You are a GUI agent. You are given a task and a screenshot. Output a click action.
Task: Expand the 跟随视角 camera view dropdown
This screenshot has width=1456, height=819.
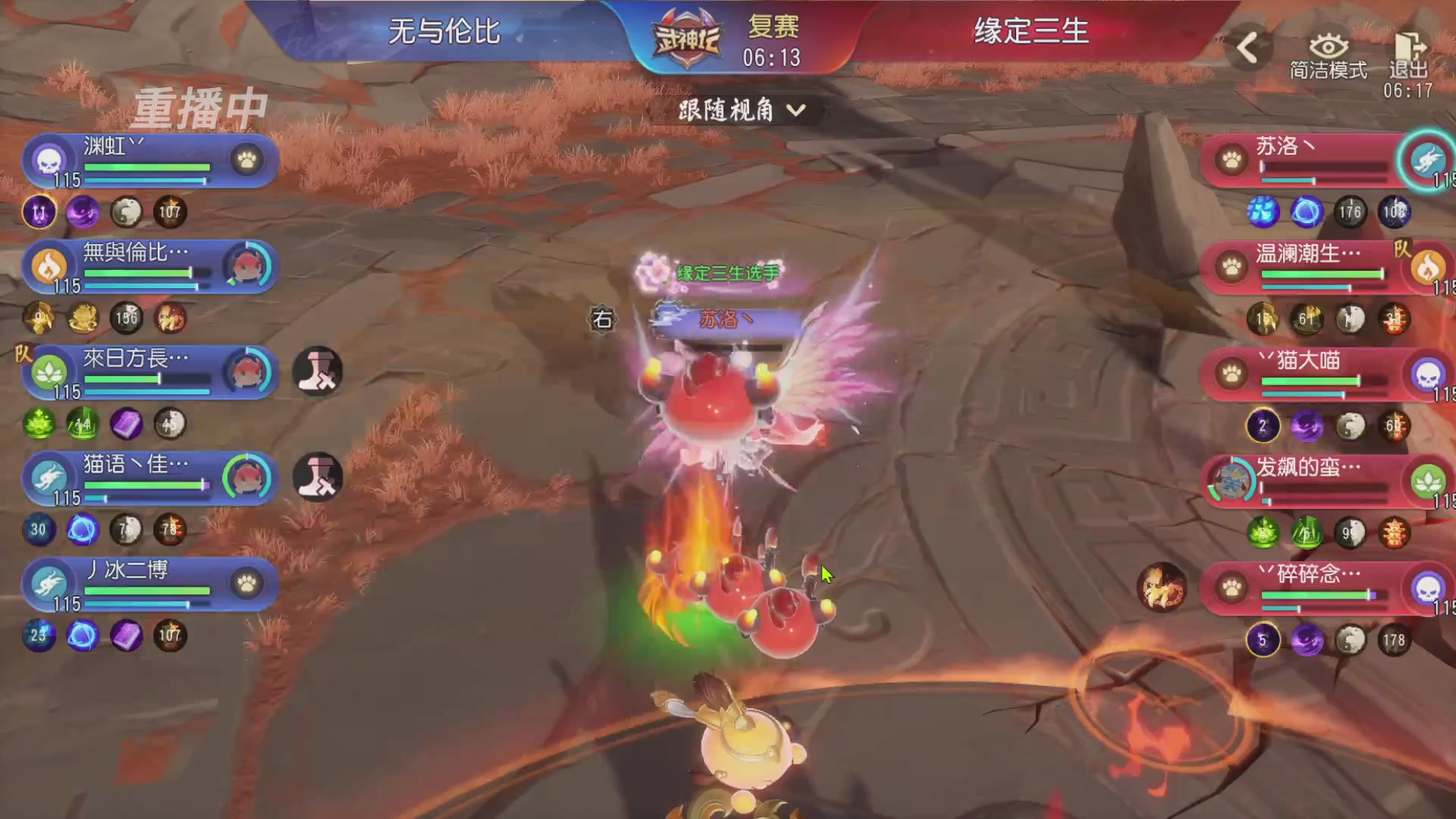point(739,111)
